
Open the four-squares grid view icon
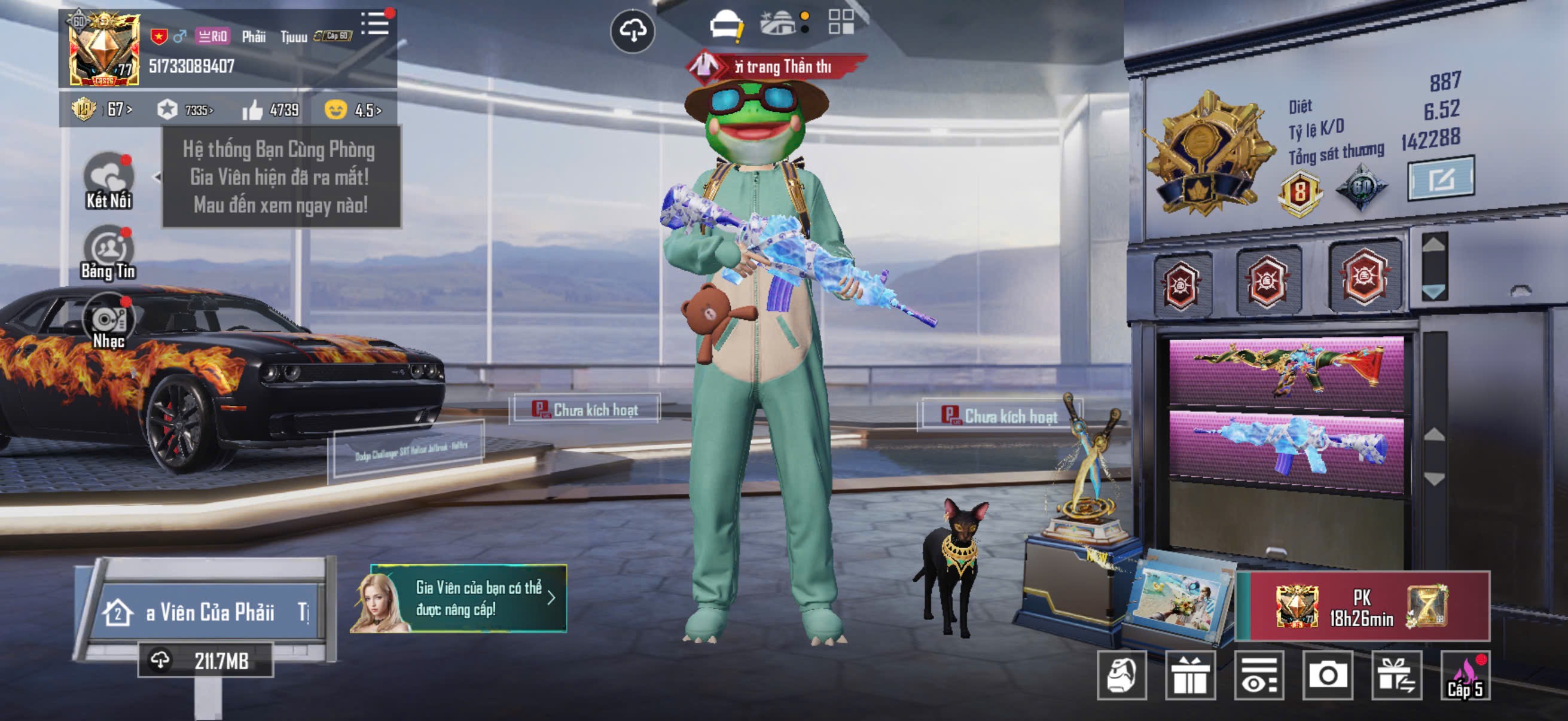[x=841, y=22]
